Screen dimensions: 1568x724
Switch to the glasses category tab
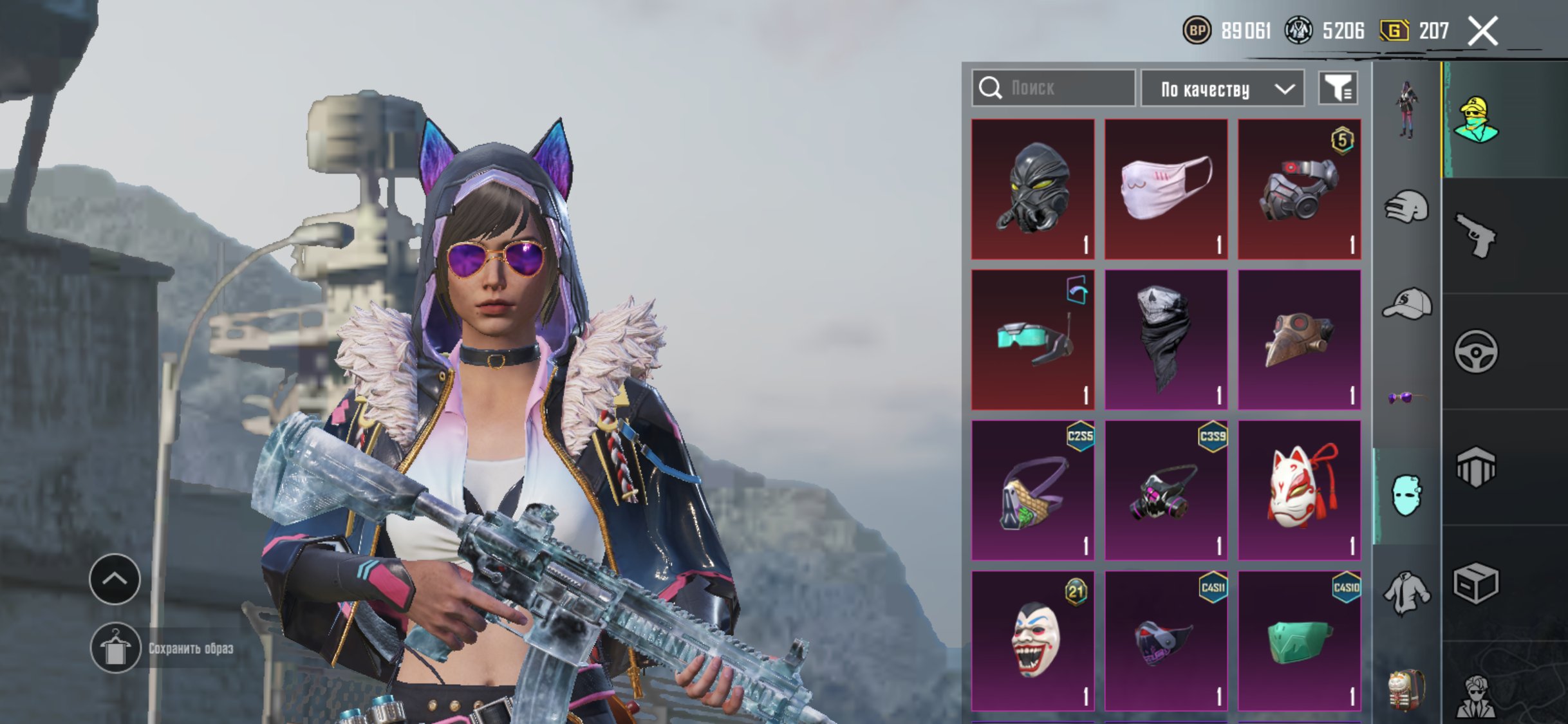[x=1406, y=398]
